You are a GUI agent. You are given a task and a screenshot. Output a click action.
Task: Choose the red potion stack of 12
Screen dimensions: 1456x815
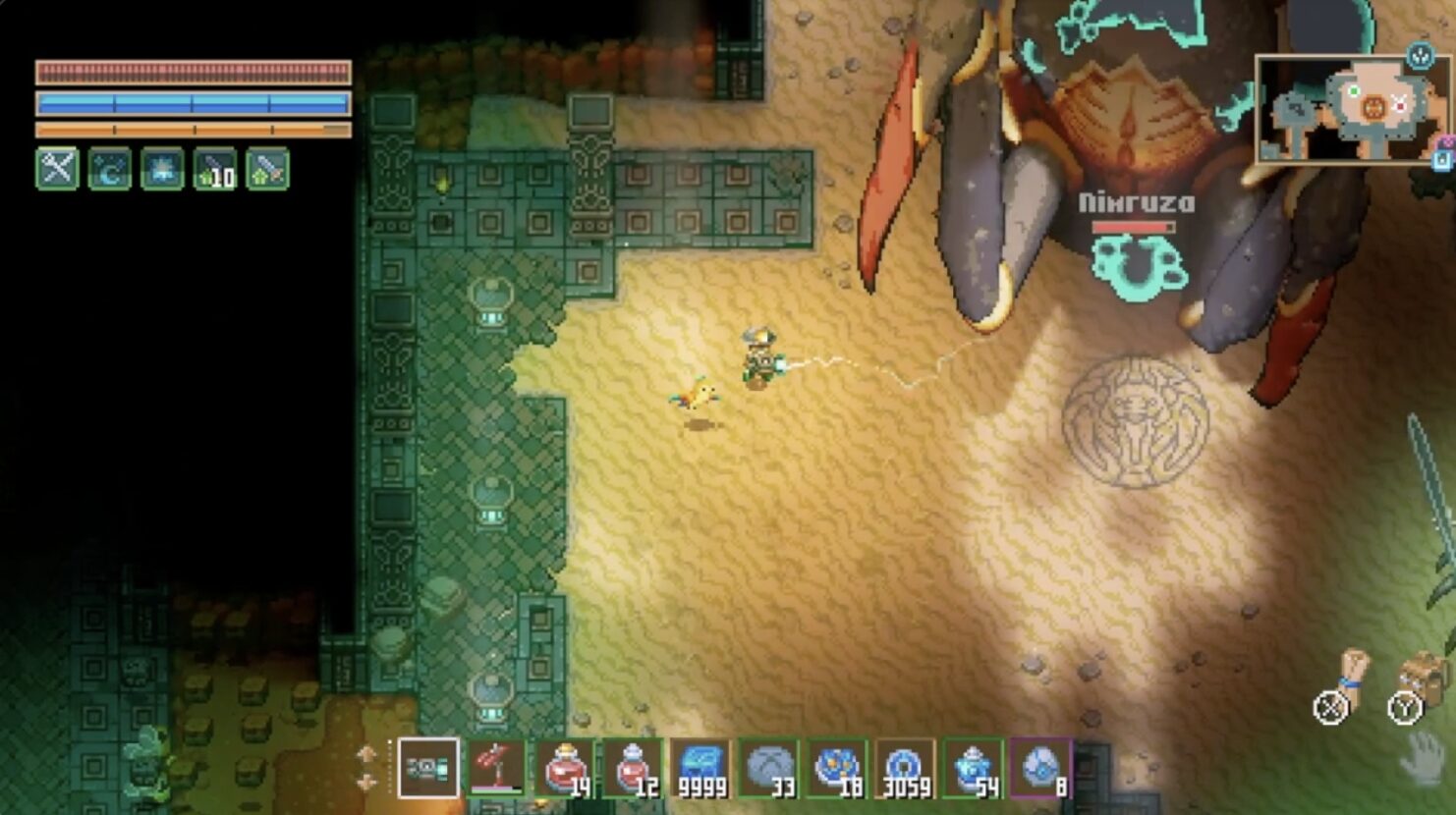coord(634,768)
